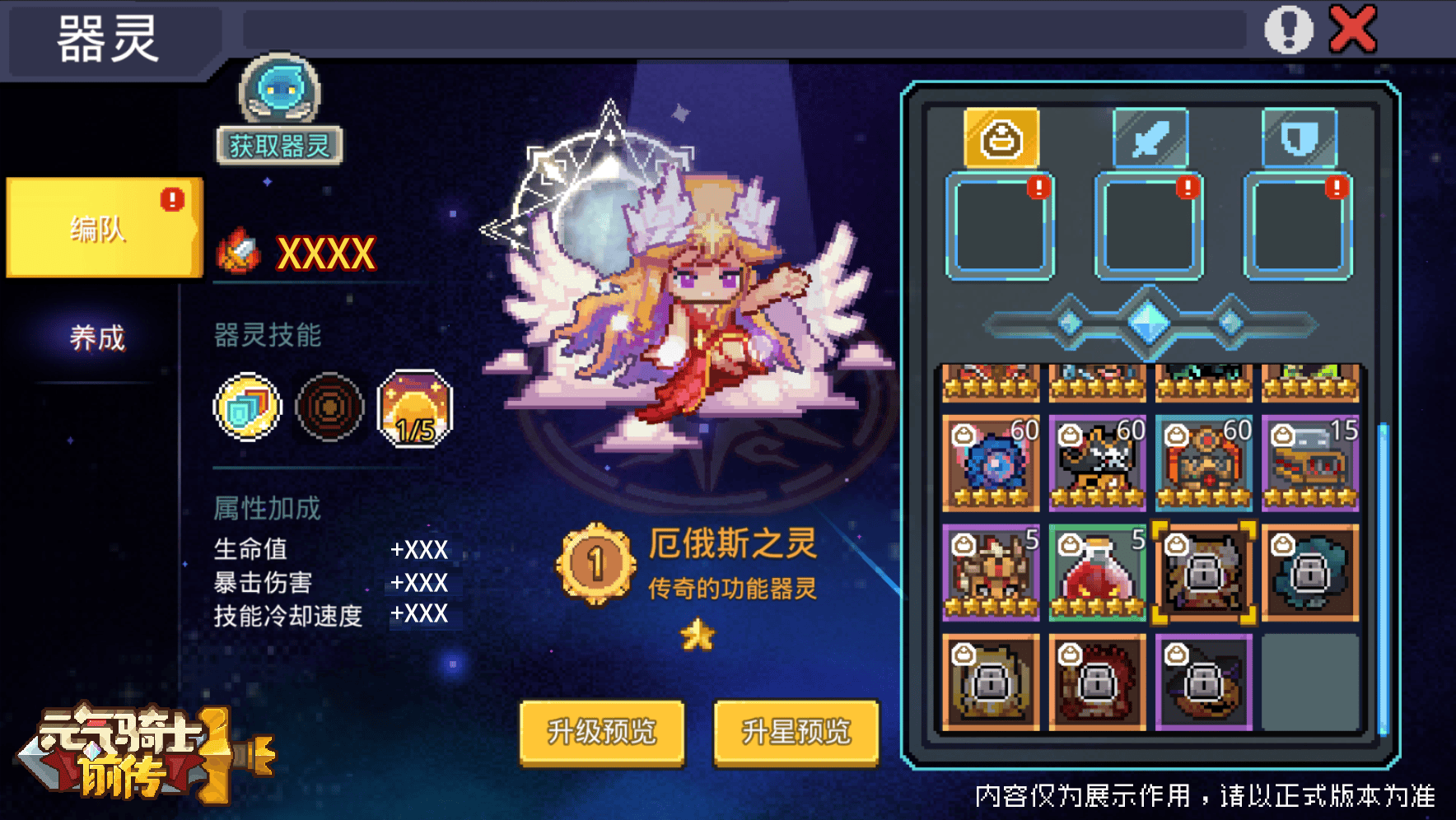Select the potion-type spirit category icon
The height and width of the screenshot is (820, 1456).
click(x=999, y=137)
